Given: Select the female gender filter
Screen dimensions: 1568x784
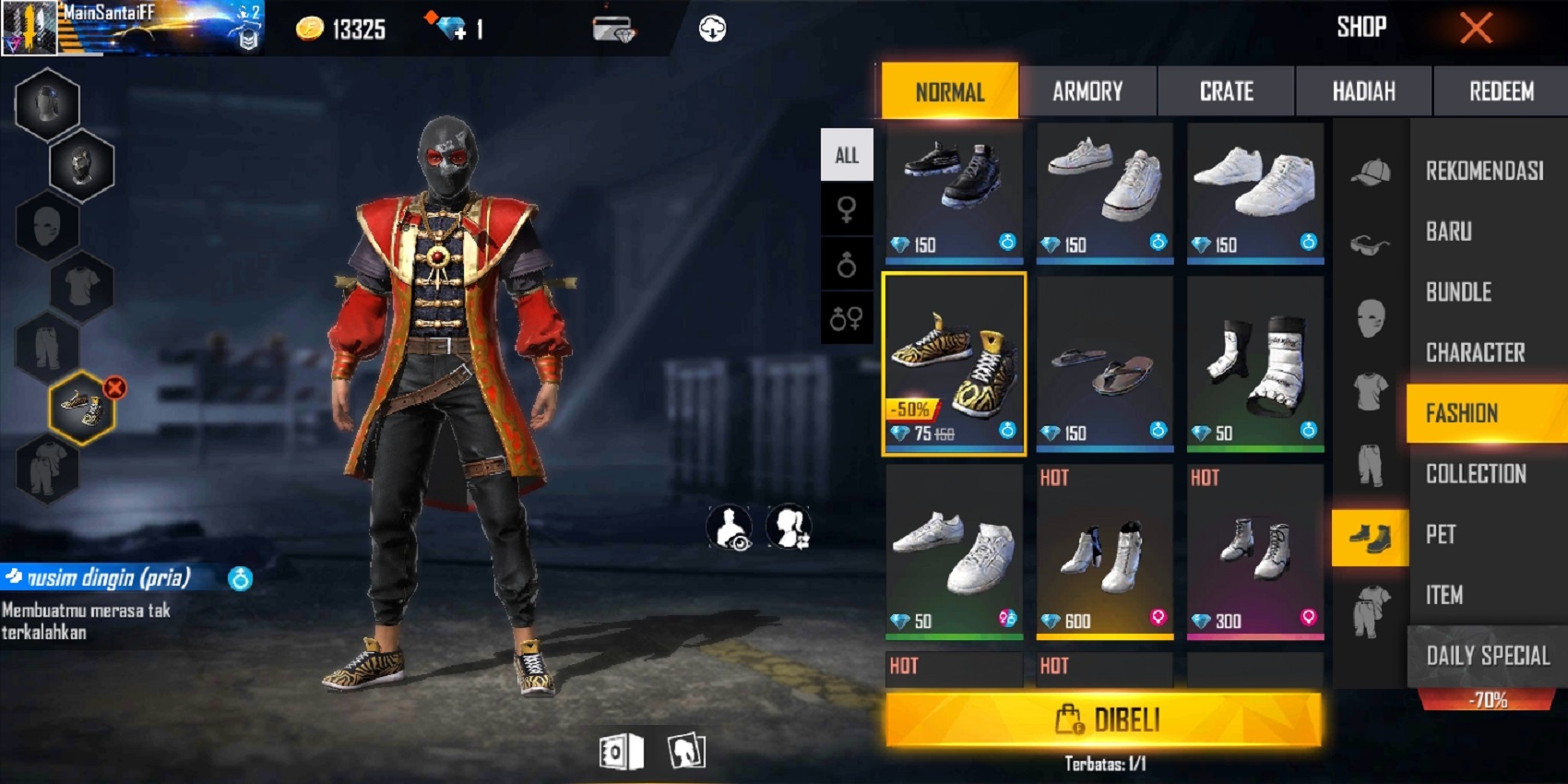Looking at the screenshot, I should (x=847, y=209).
